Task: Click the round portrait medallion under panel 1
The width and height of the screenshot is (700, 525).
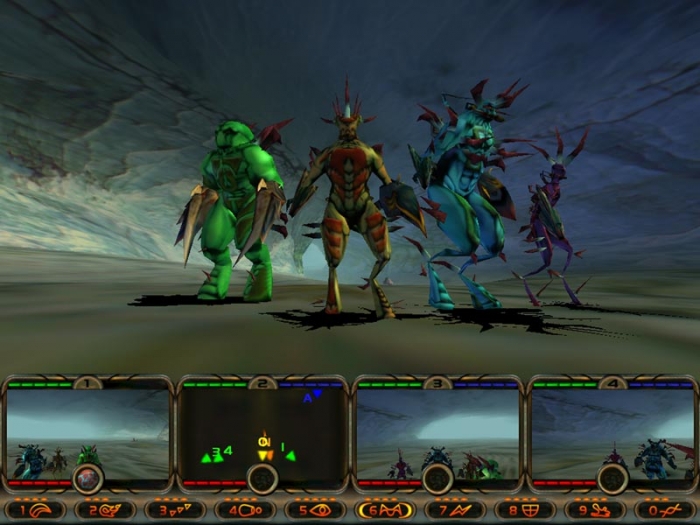Action: point(88,478)
